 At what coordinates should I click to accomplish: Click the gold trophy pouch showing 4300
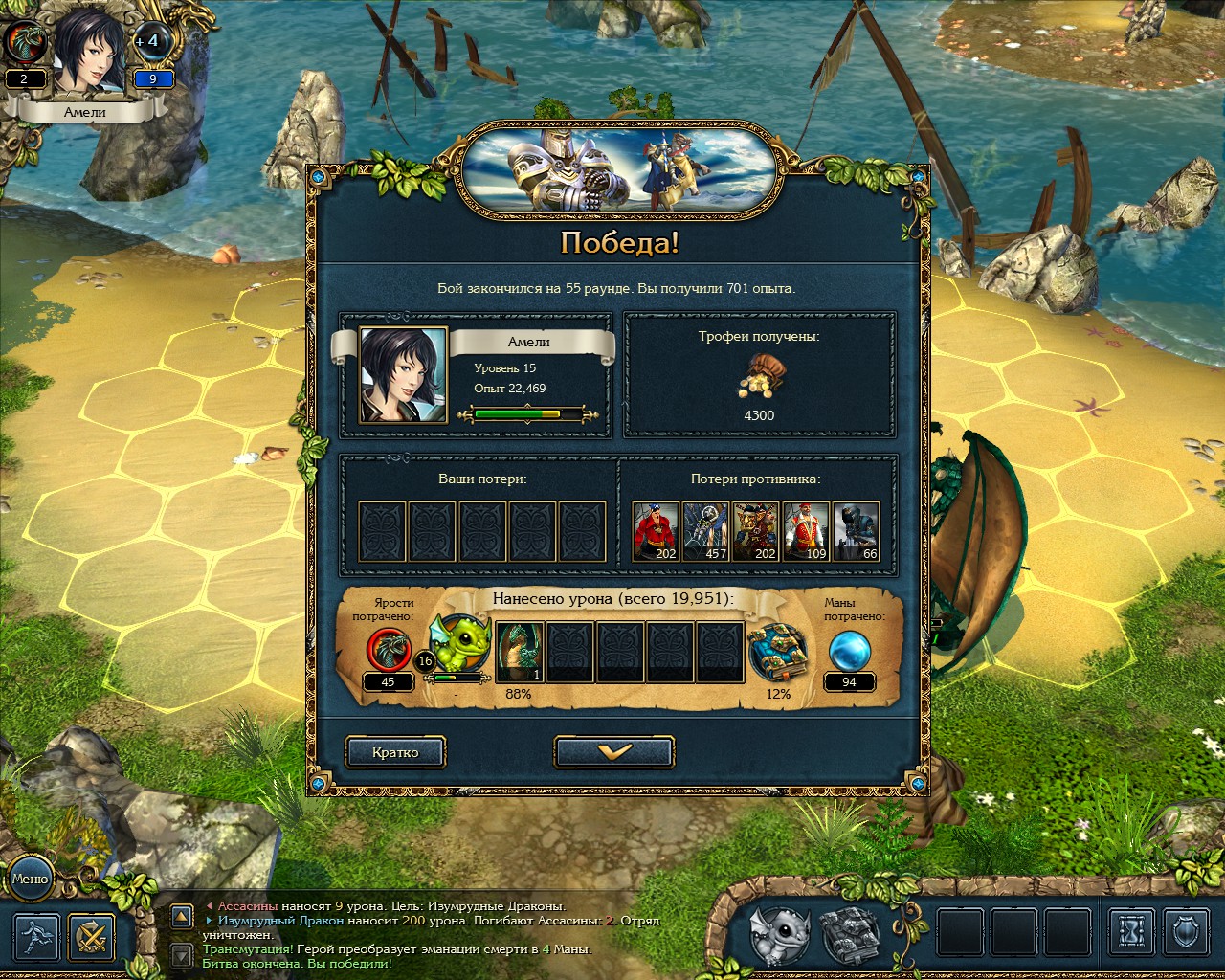click(x=761, y=373)
